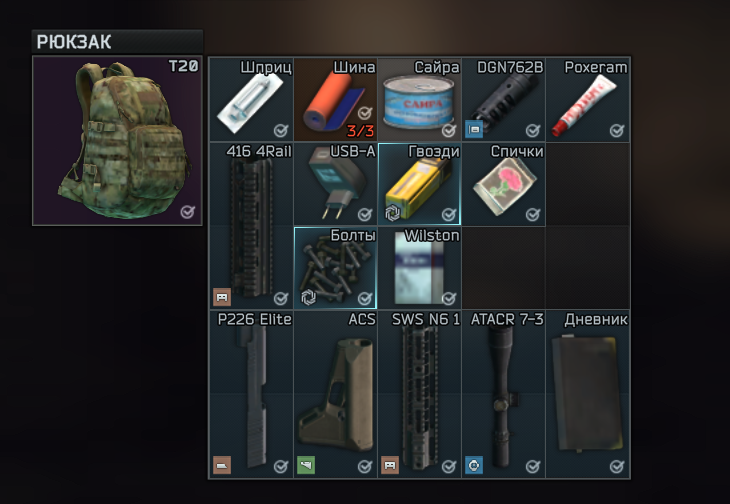
Task: Select the Дневник diary item
Action: point(587,393)
